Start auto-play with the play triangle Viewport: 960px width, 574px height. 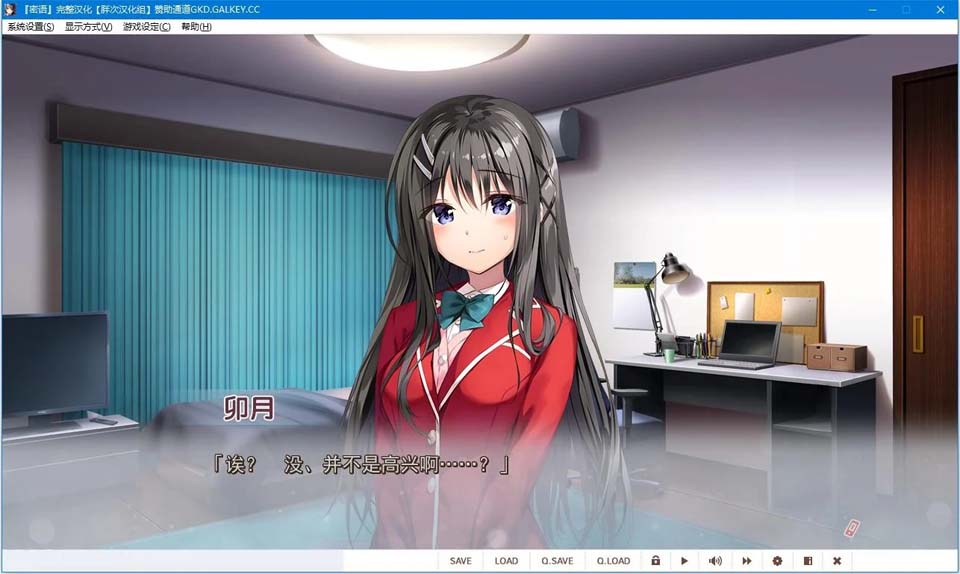click(x=685, y=561)
